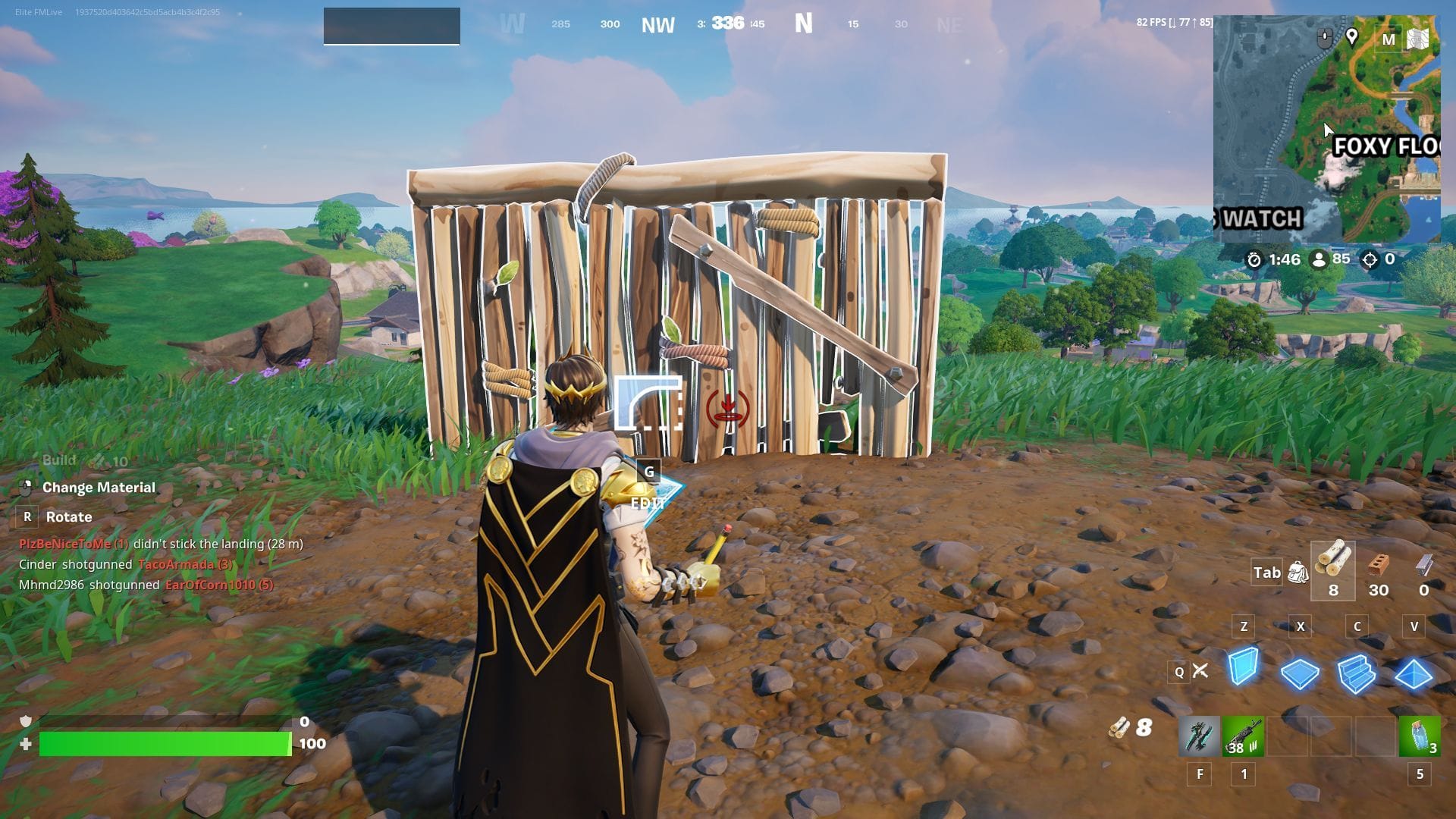Image resolution: width=1456 pixels, height=819 pixels.
Task: Select the pickaxe harvesting tool slot
Action: pos(1199,736)
